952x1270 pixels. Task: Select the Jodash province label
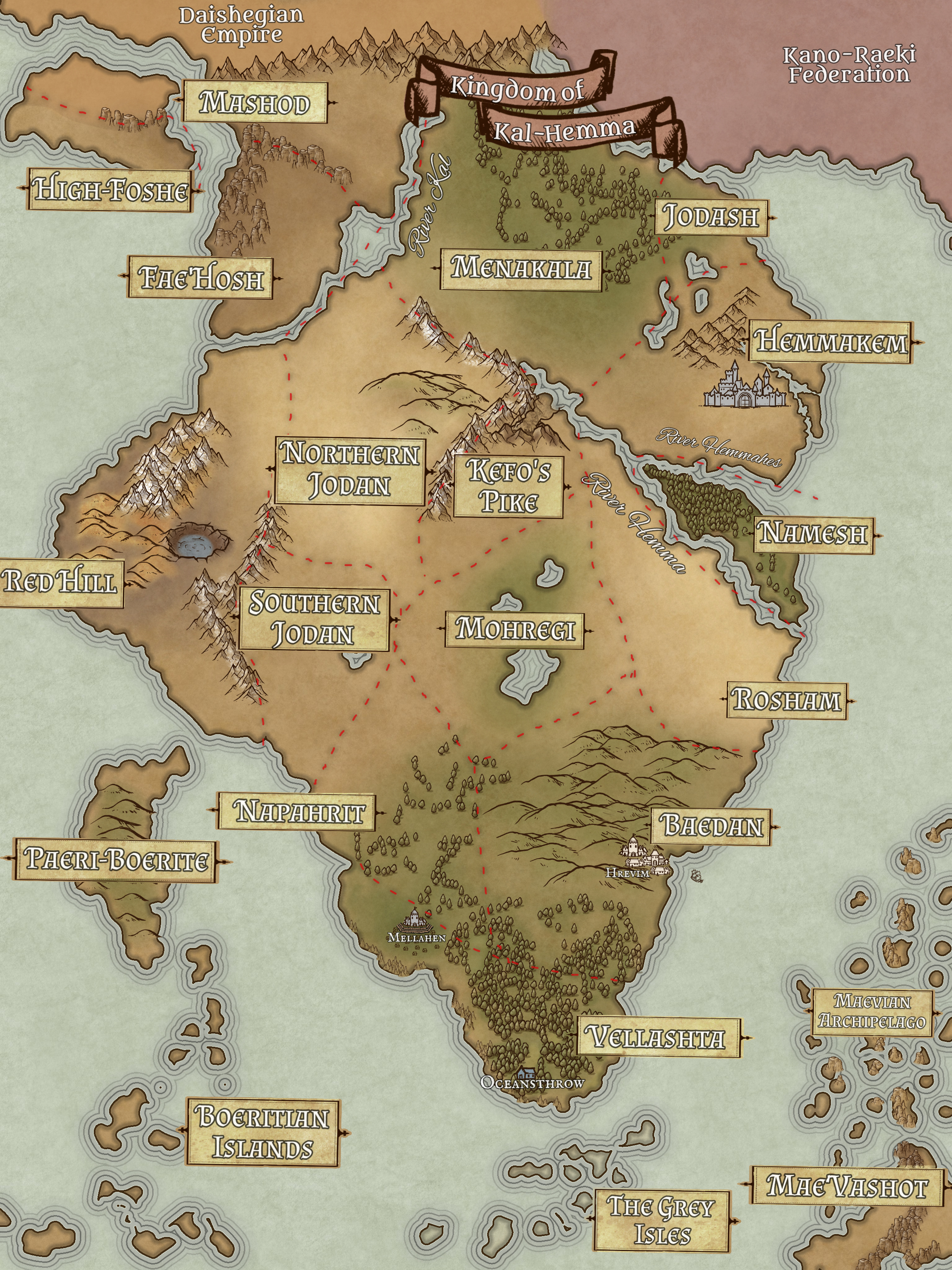(x=710, y=217)
